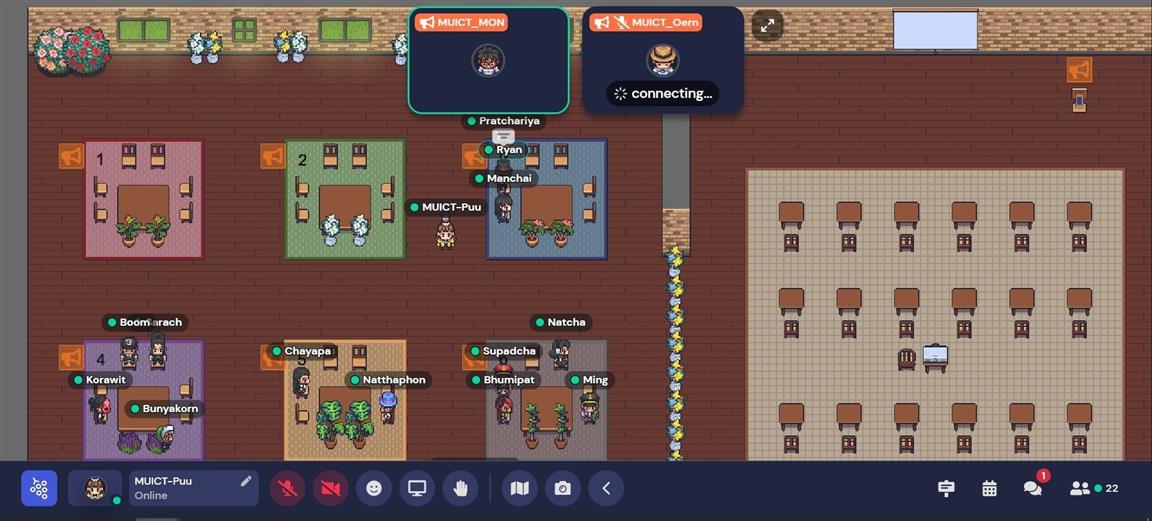Raise your hand
The height and width of the screenshot is (521, 1152).
pos(460,488)
